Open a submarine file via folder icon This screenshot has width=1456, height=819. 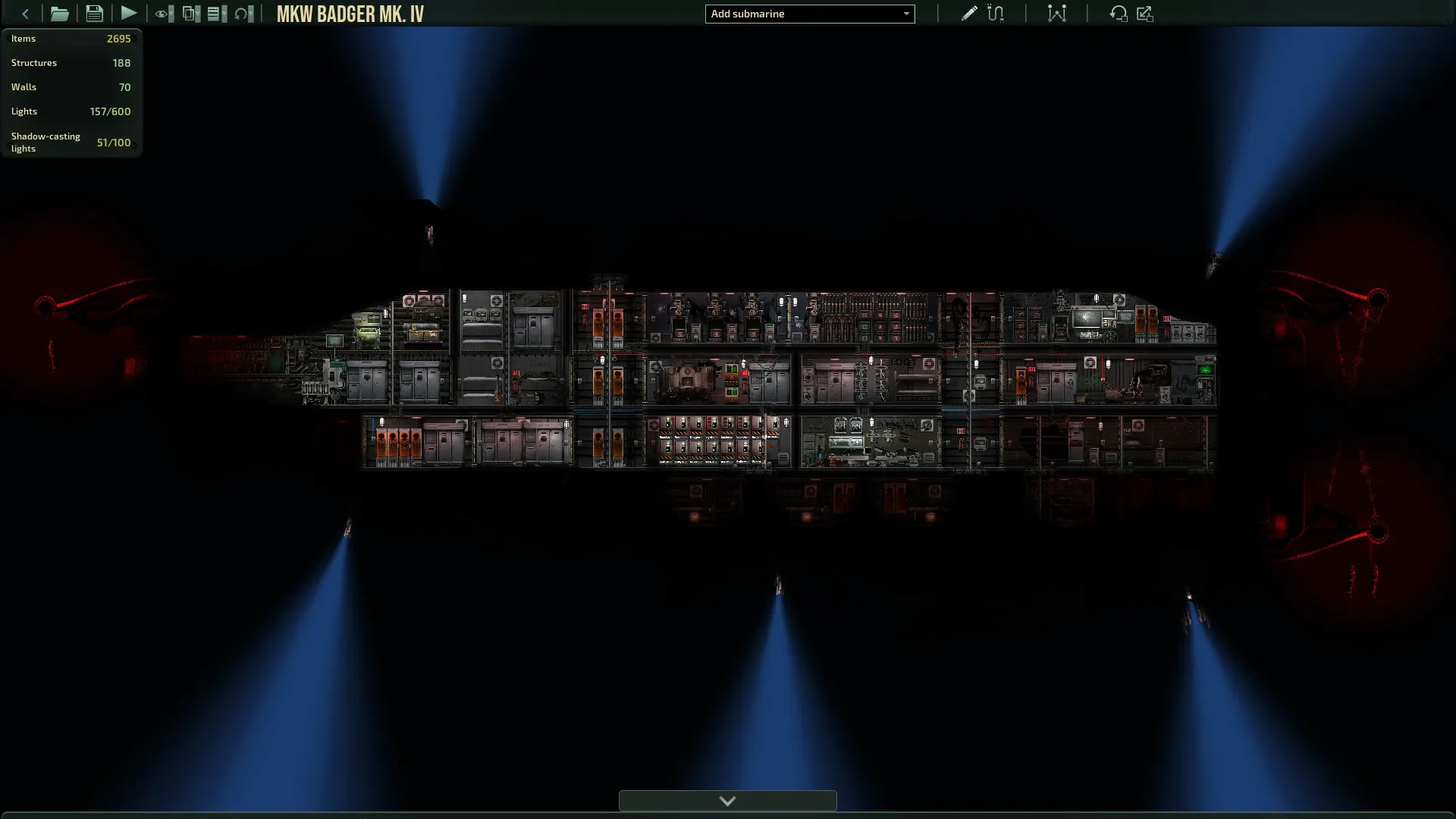pyautogui.click(x=59, y=14)
